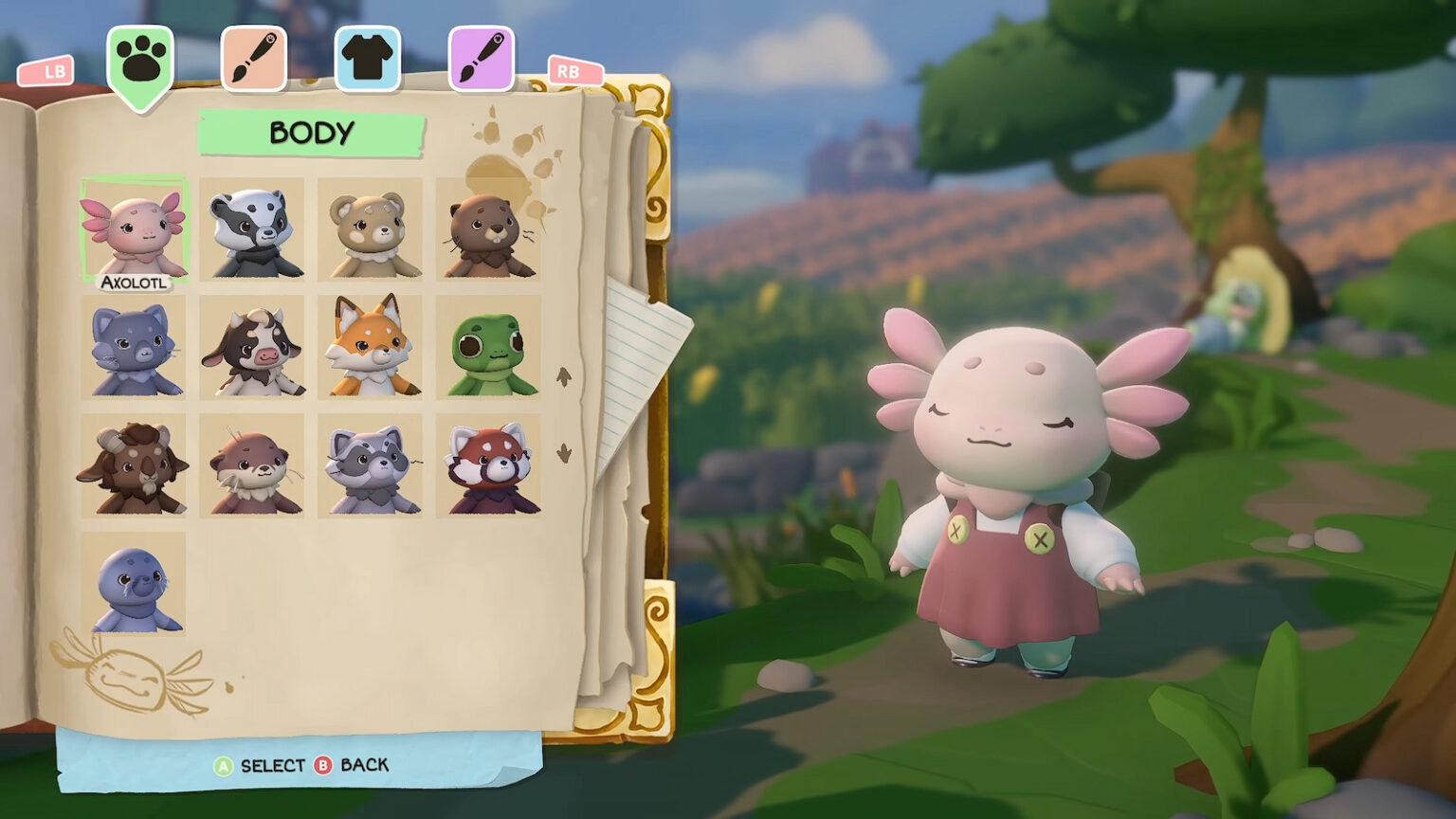This screenshot has width=1456, height=819.
Task: Open the purple paint brush tab icon
Action: point(482,57)
